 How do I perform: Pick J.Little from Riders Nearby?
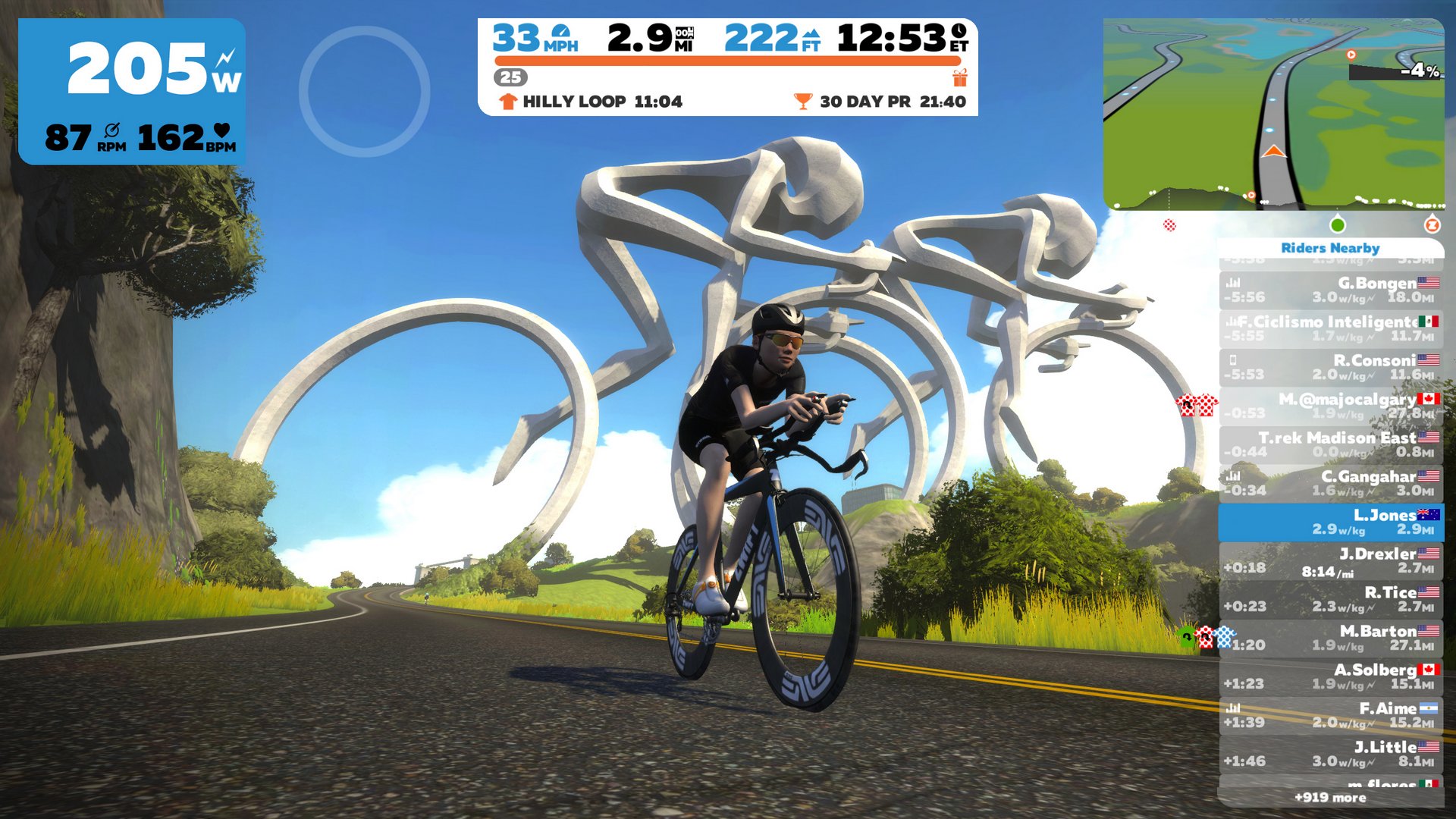point(1331,754)
